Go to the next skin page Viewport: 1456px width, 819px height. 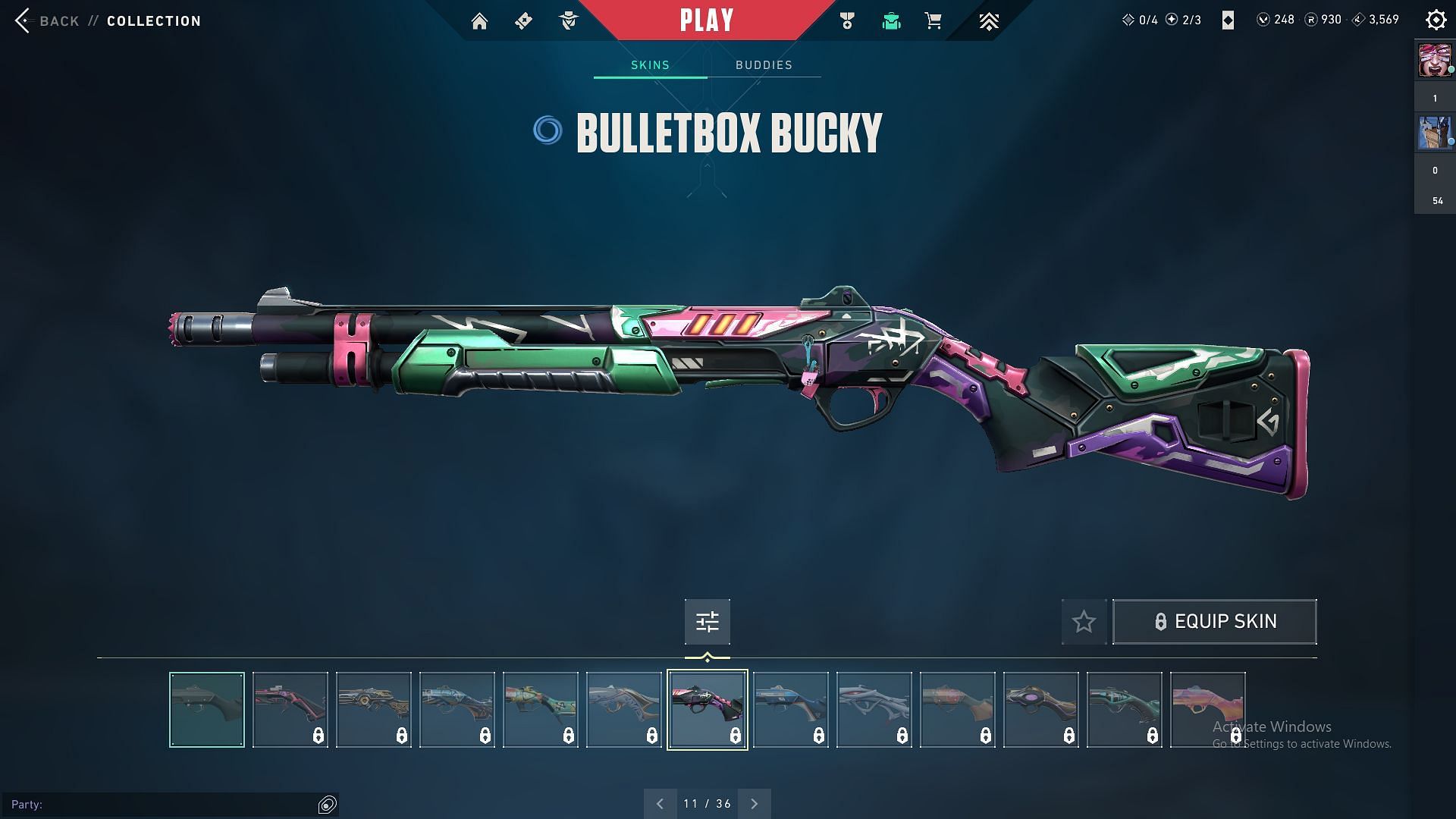click(755, 804)
